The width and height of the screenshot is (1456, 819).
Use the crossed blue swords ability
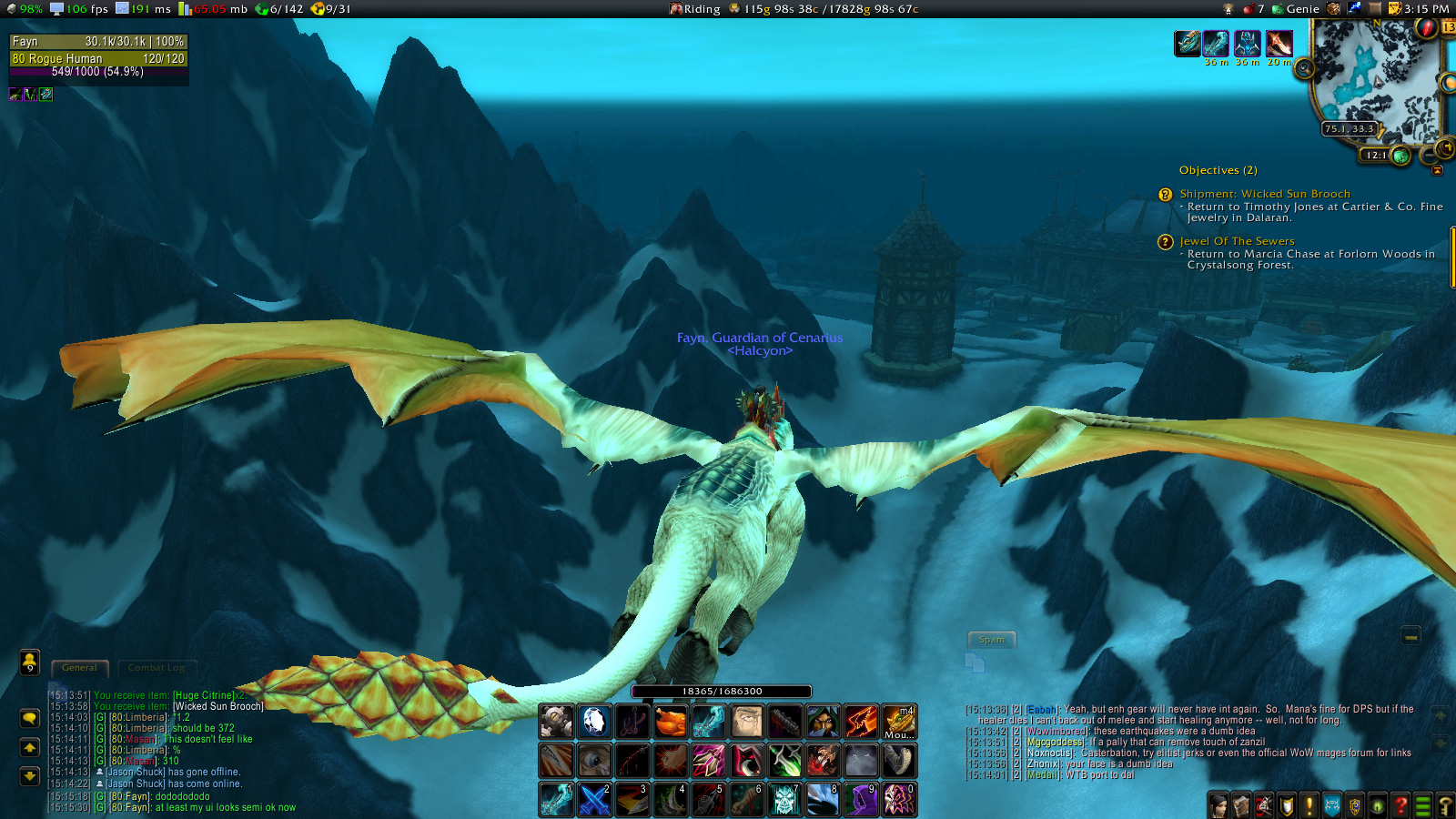[x=594, y=800]
